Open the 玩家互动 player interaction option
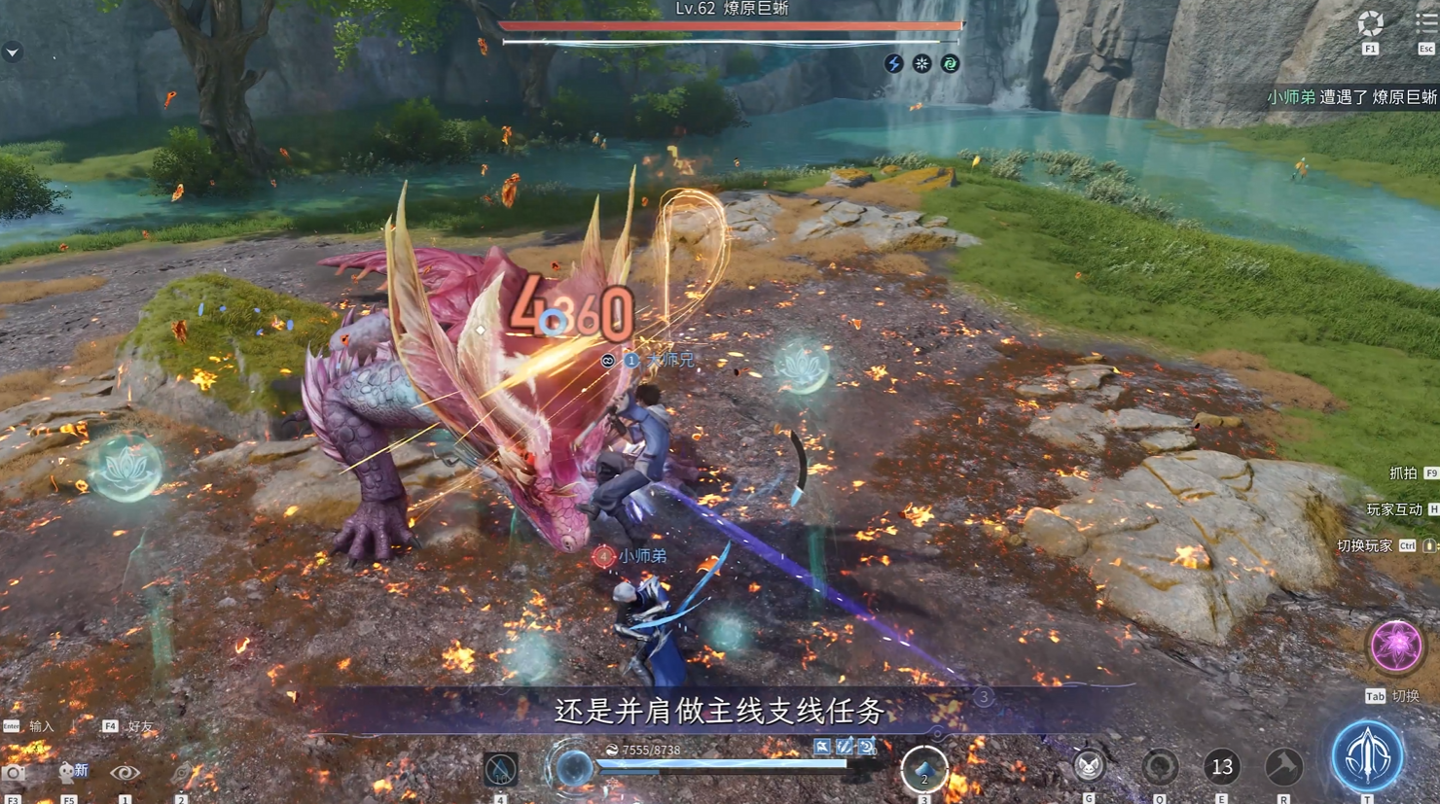Screen dimensions: 1440x804 [1394, 510]
